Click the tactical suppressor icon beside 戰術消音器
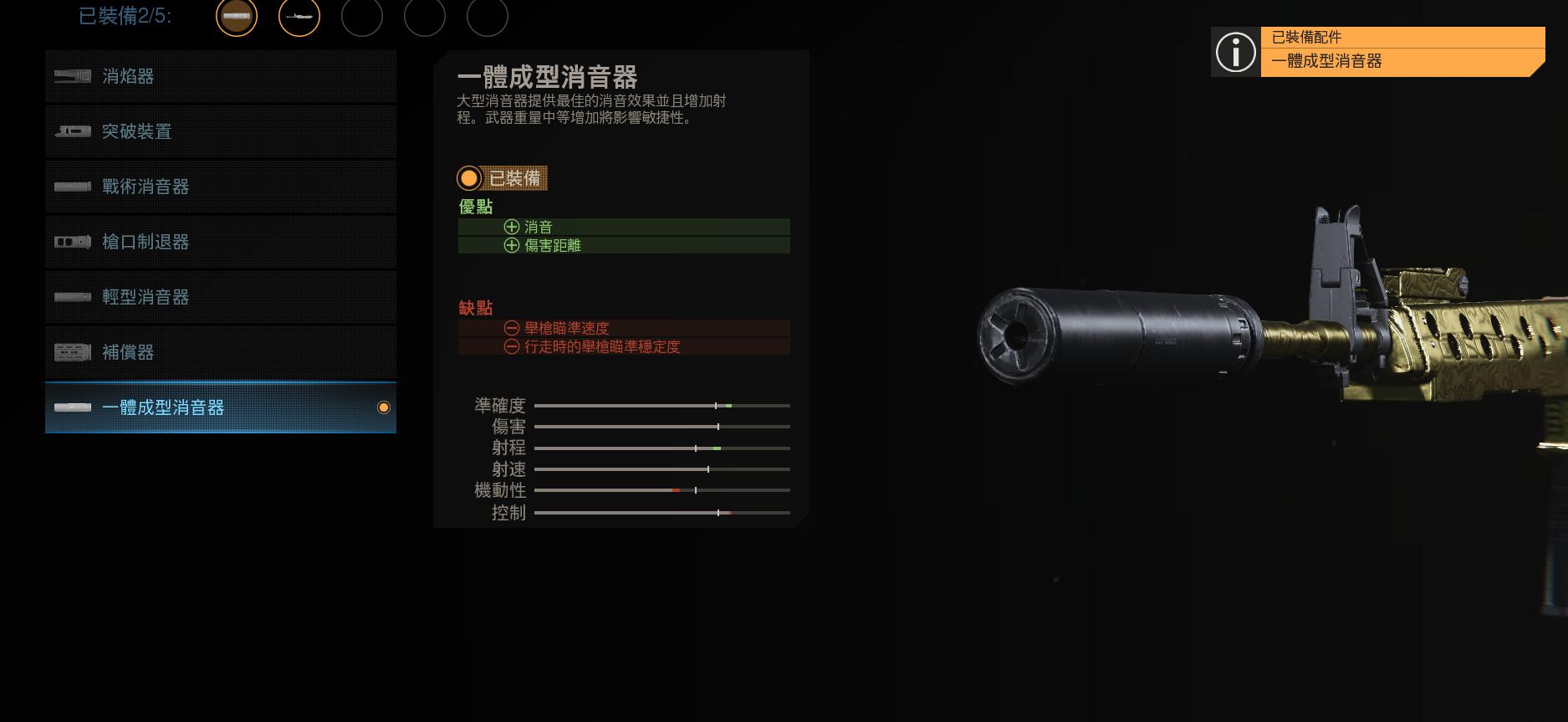The height and width of the screenshot is (722, 1568). click(72, 187)
